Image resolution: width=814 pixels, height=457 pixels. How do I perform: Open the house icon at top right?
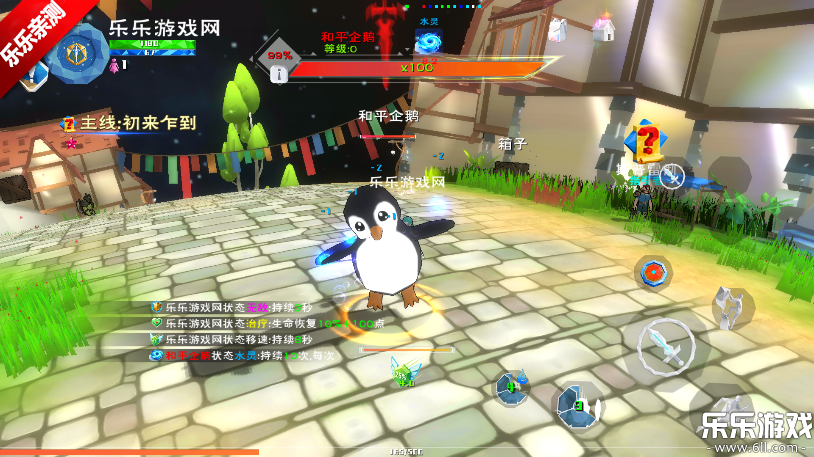pyautogui.click(x=604, y=29)
